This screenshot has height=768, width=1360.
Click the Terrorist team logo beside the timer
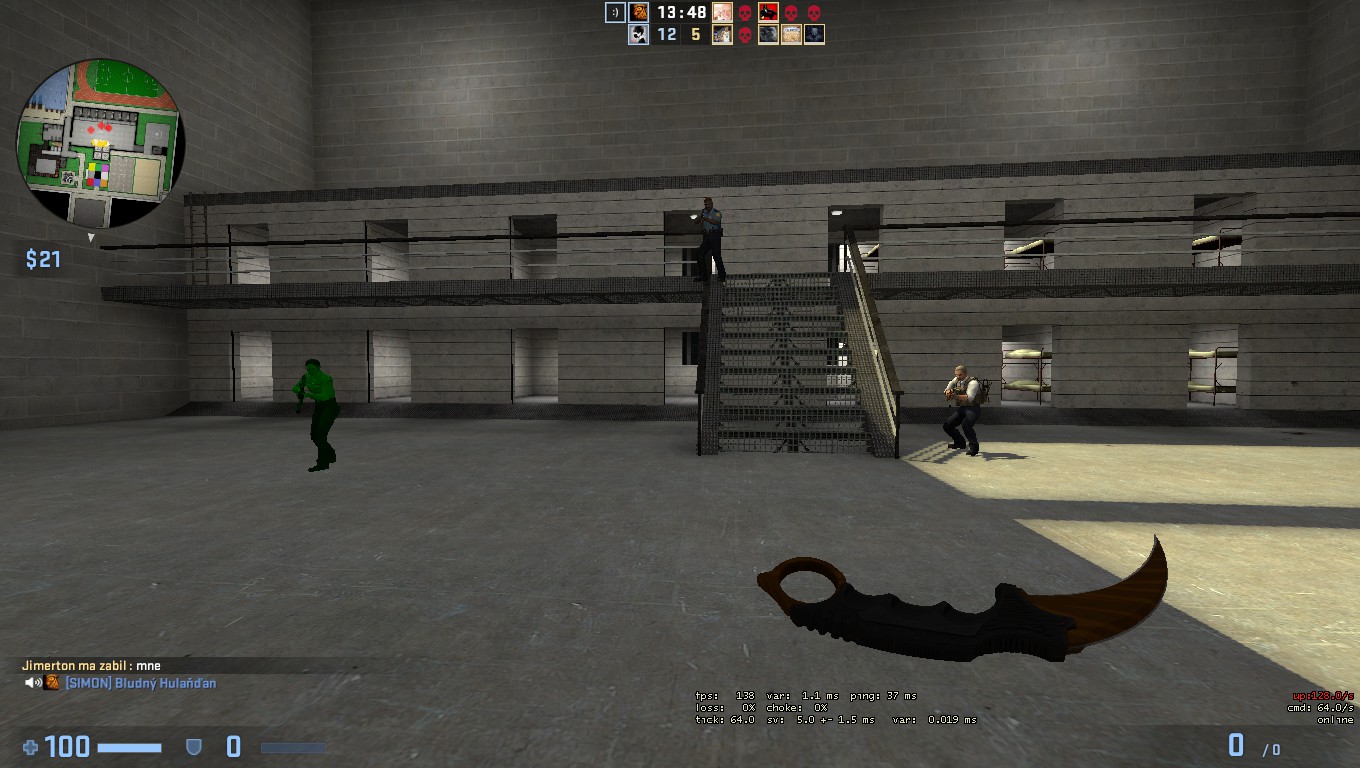pyautogui.click(x=638, y=13)
